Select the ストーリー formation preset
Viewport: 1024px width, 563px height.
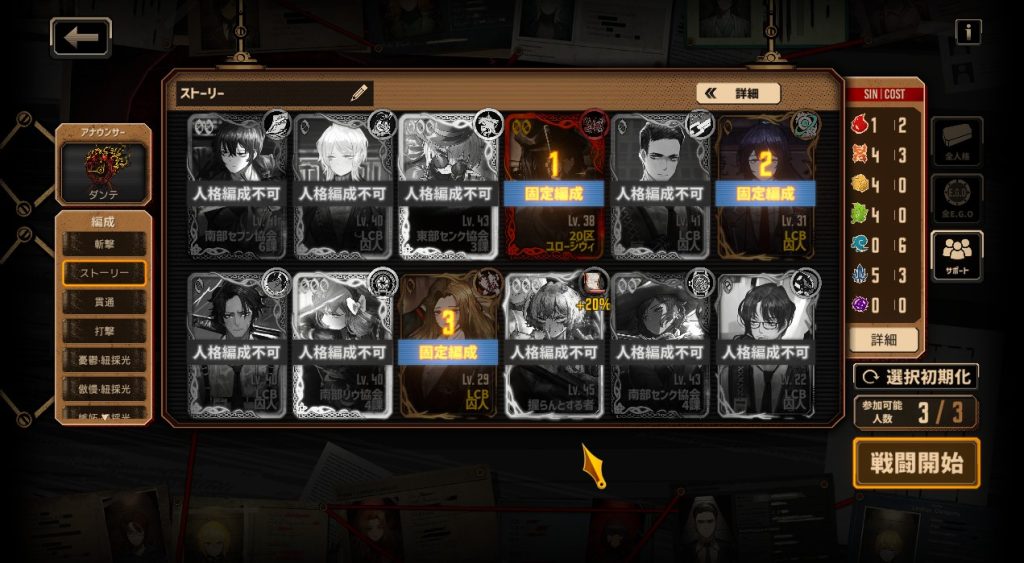(x=104, y=272)
